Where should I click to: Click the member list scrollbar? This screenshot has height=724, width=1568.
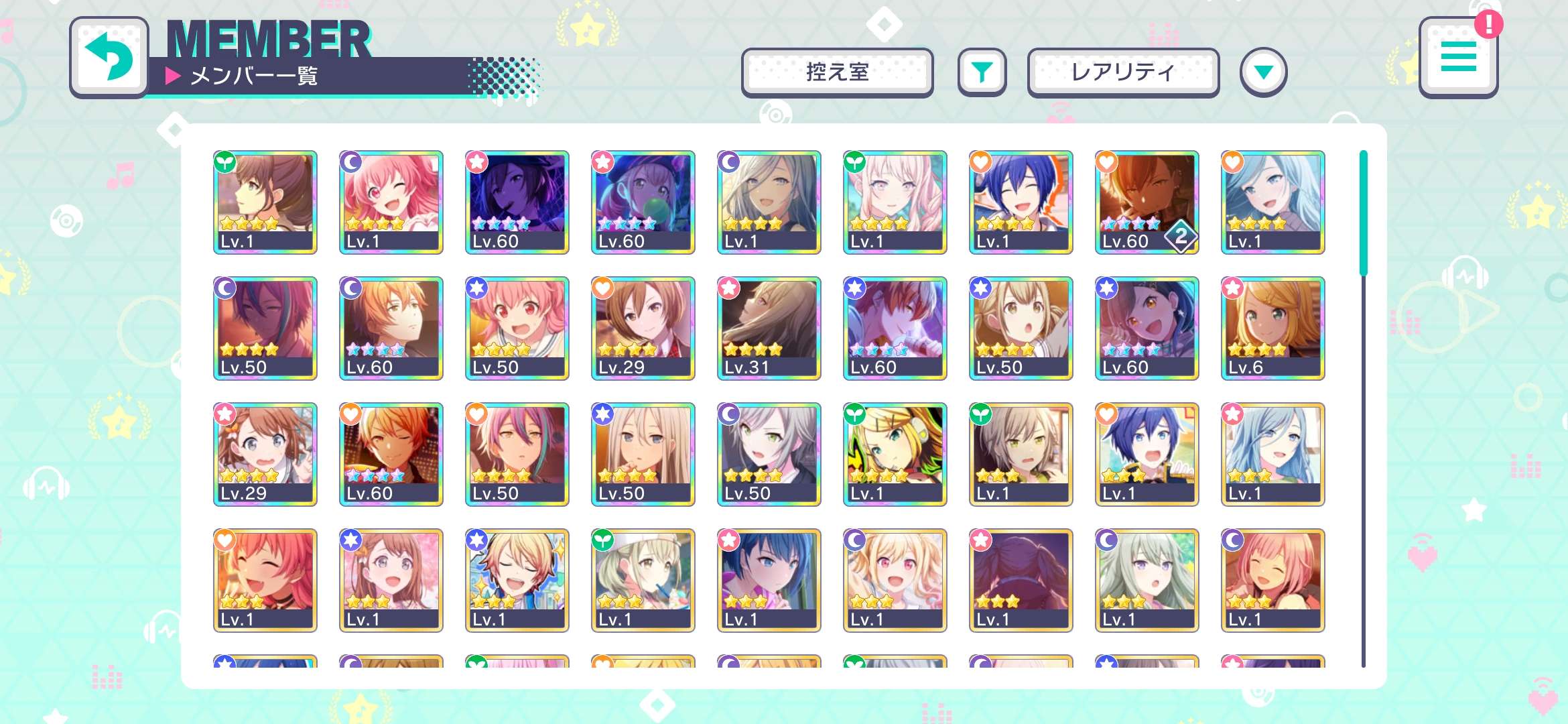click(1363, 213)
